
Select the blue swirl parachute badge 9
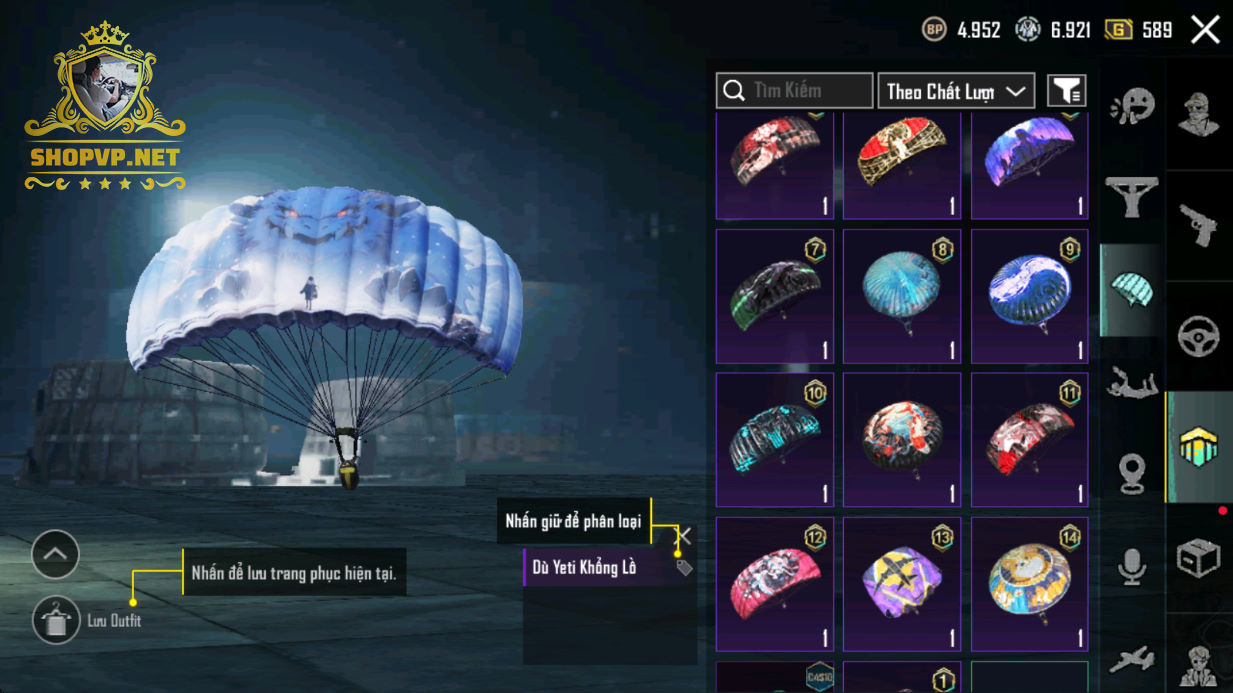(1029, 297)
